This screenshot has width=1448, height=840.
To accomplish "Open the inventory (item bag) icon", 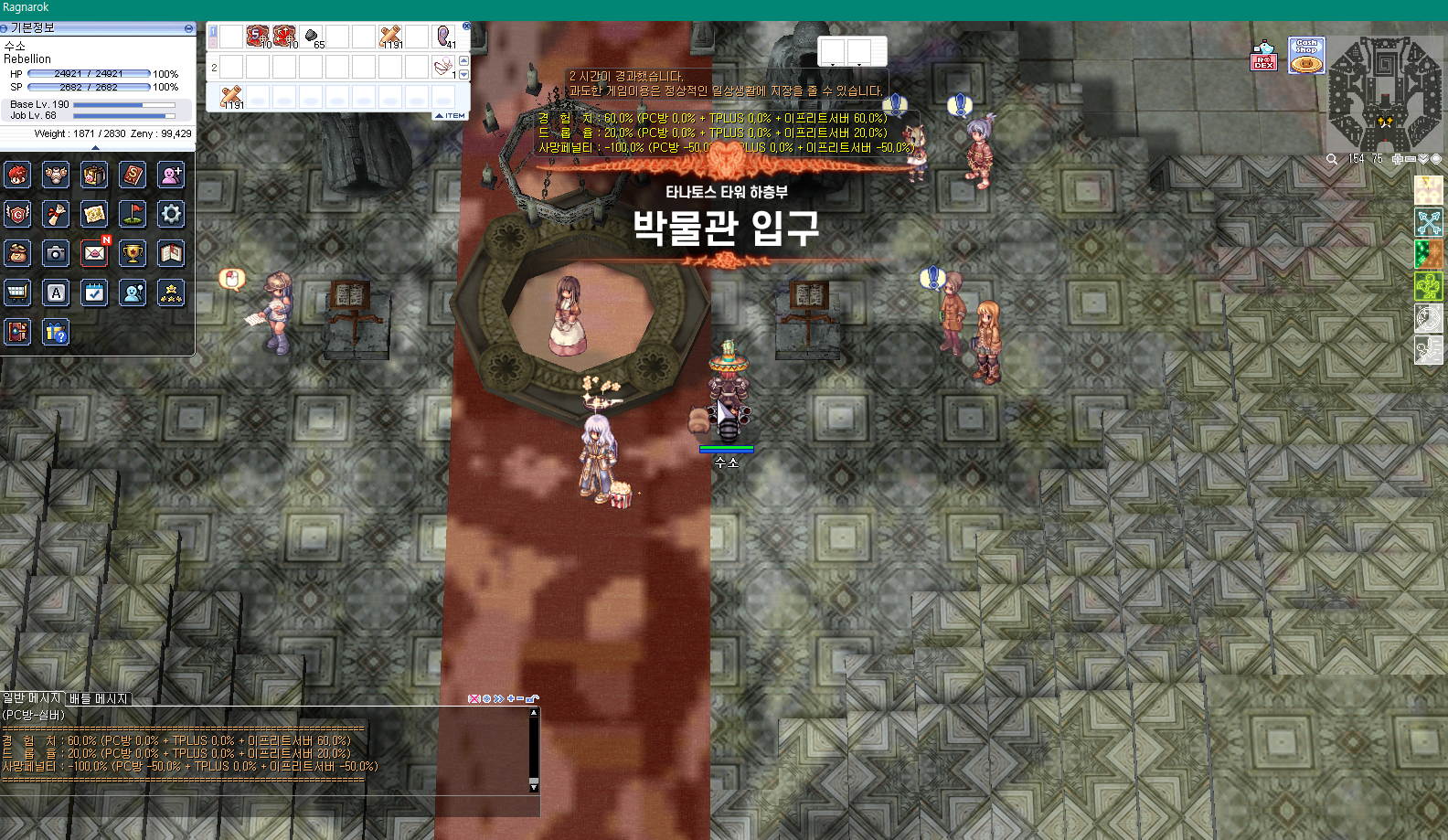I will click(93, 175).
